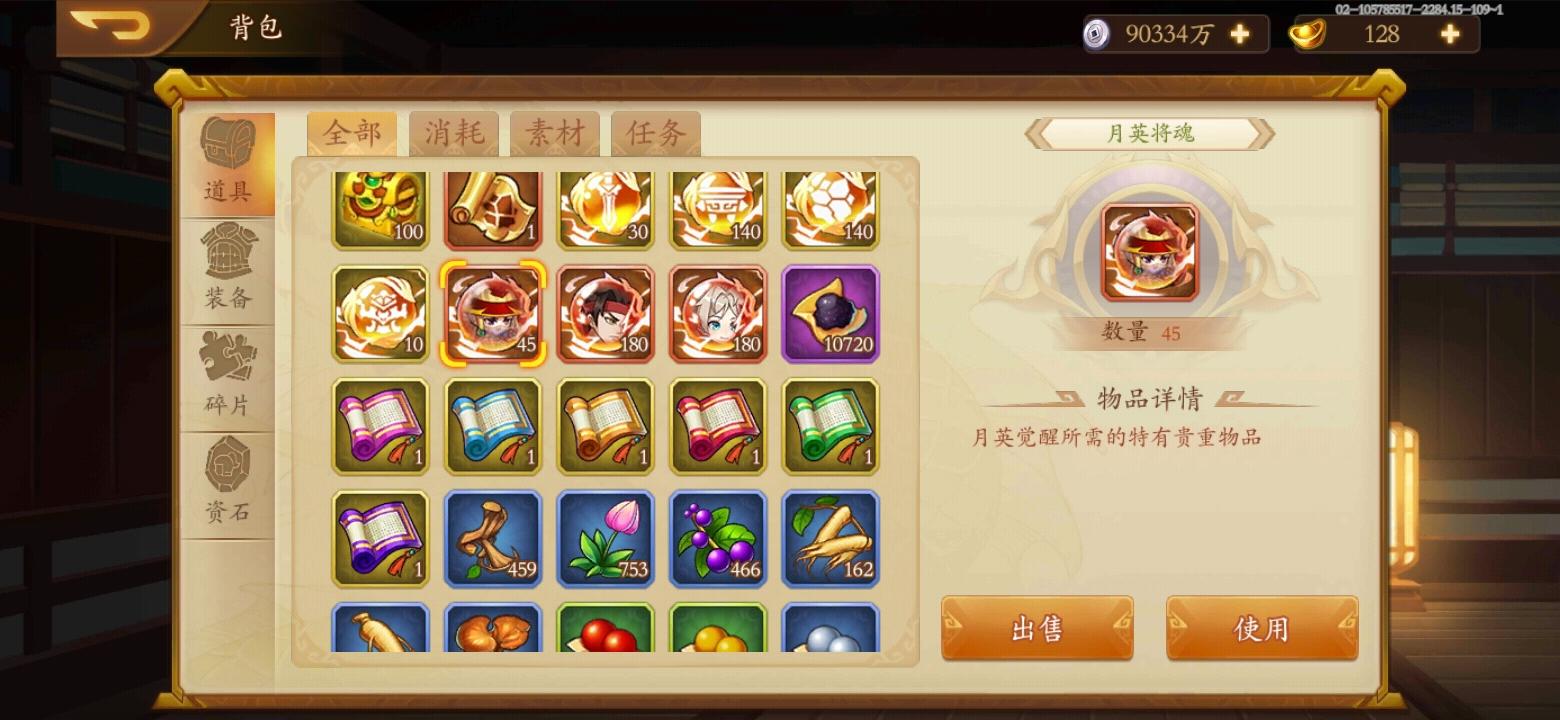The image size is (1560, 720).
Task: Select the purple grapes item with count 466
Action: tap(718, 540)
